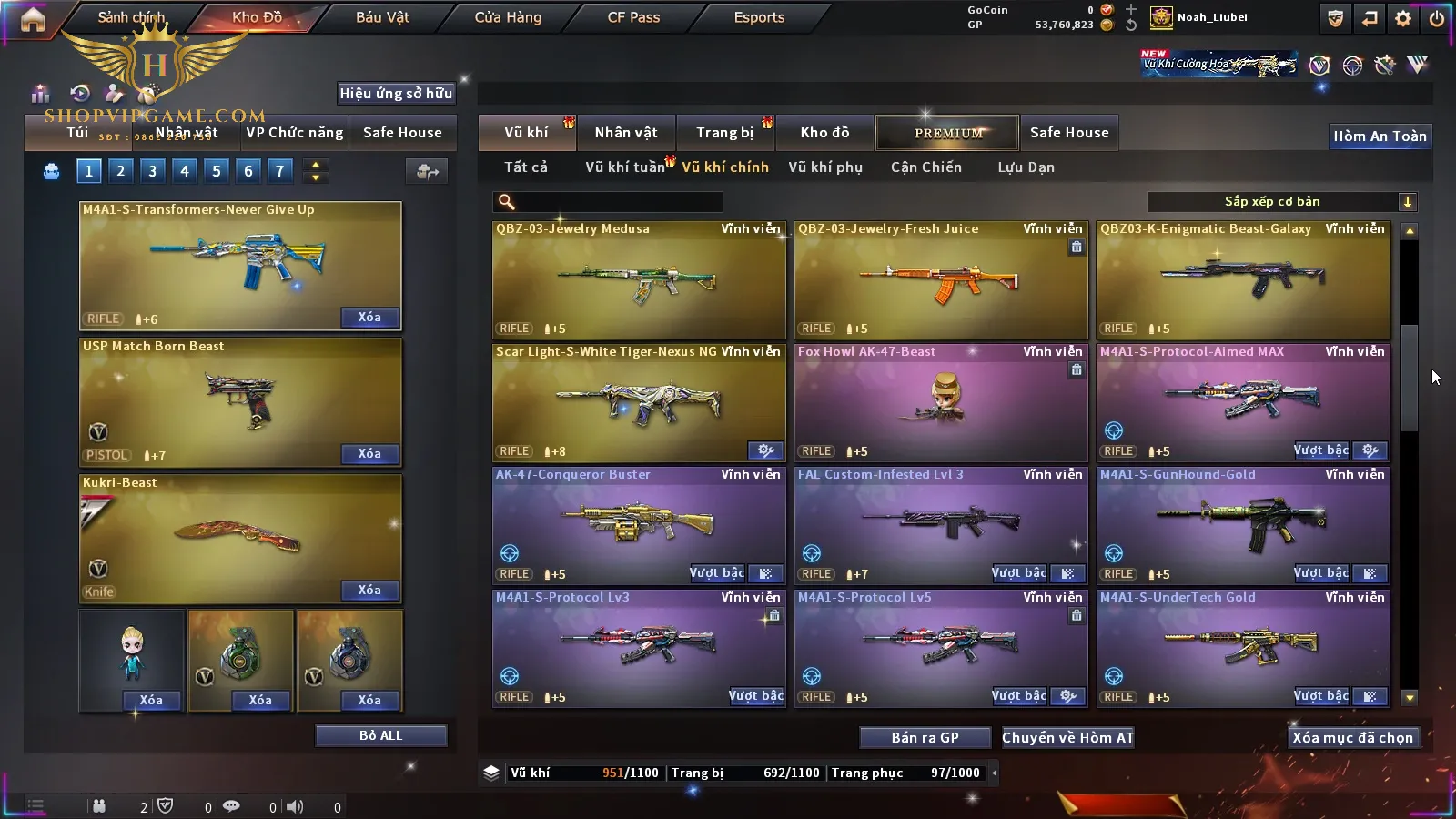
Task: Select the AK-47-Conqueror Buster weapon
Action: 639,525
